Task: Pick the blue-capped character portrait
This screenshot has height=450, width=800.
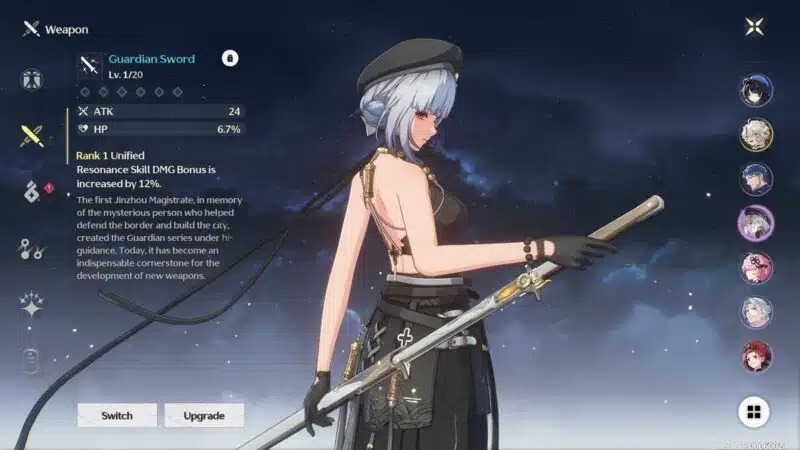Action: coord(755,179)
